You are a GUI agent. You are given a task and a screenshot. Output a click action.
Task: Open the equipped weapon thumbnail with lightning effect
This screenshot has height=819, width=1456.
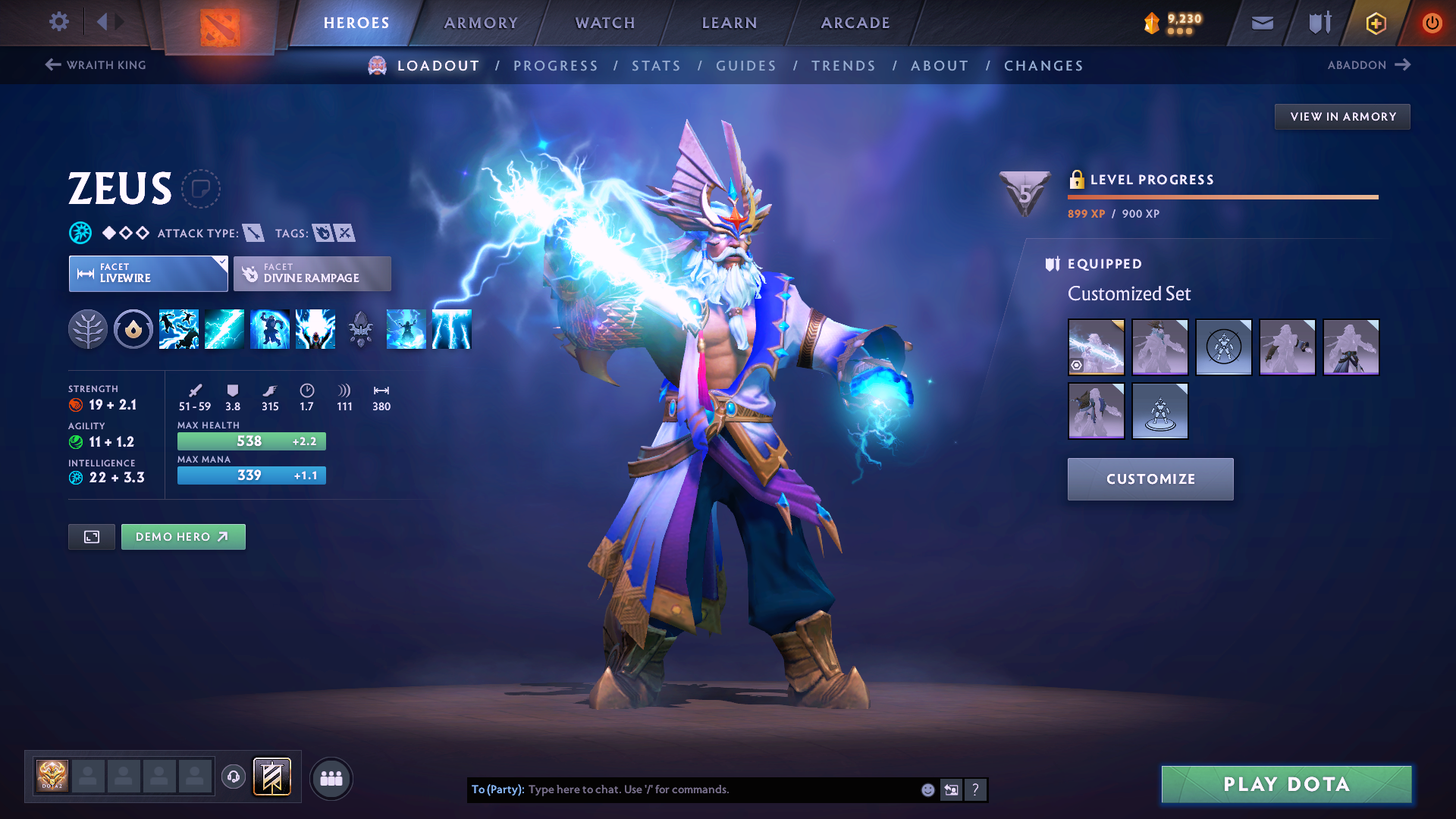point(1096,347)
